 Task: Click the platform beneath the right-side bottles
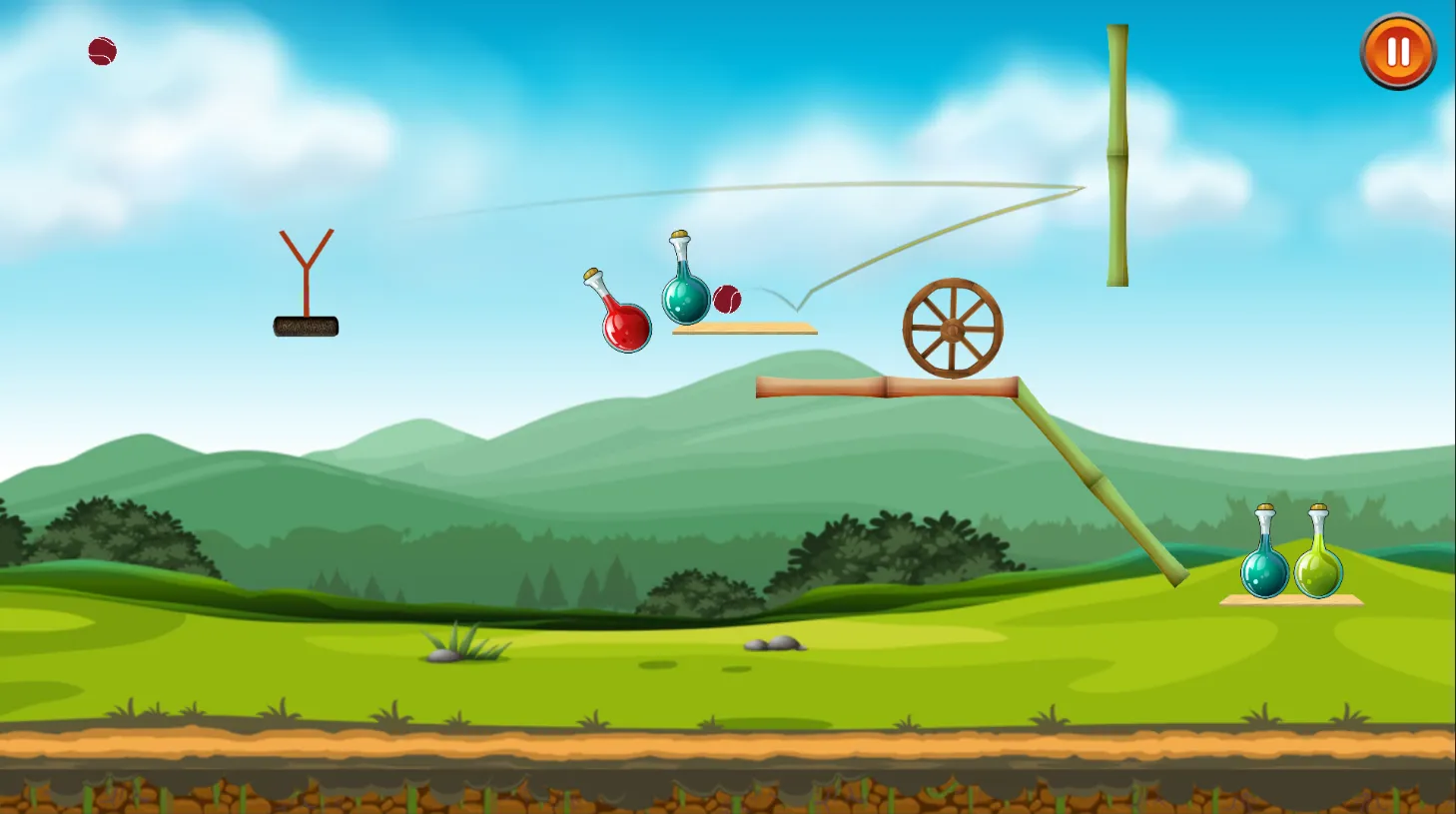[1288, 599]
